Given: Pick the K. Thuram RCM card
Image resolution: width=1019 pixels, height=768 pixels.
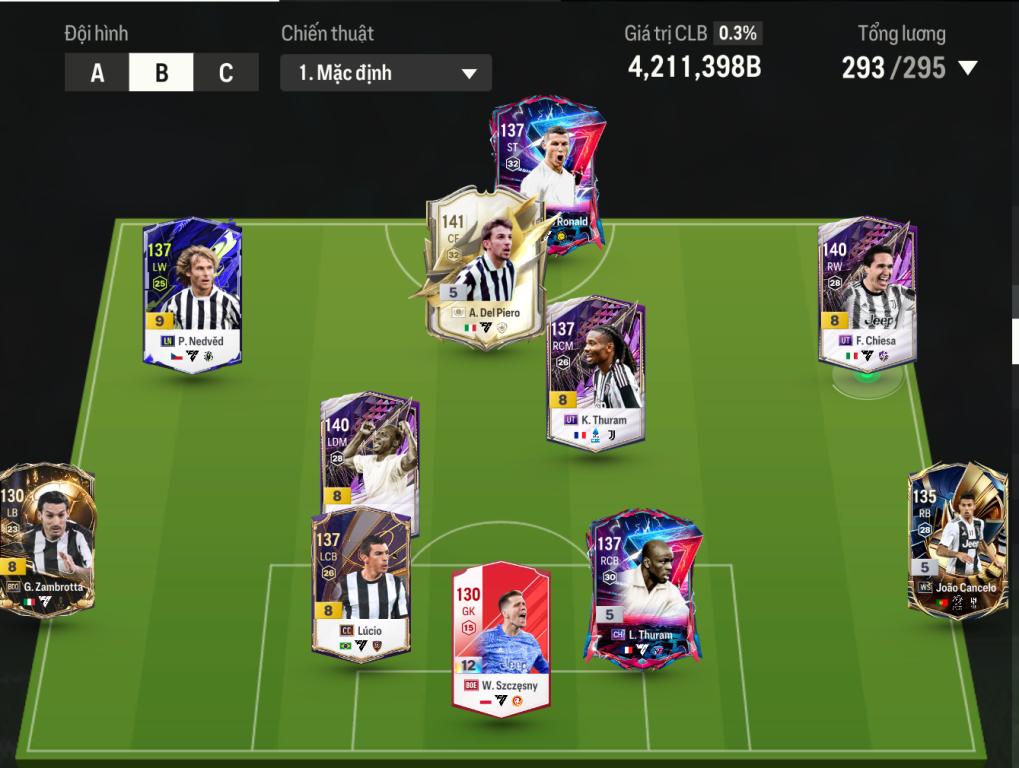Looking at the screenshot, I should click(596, 372).
